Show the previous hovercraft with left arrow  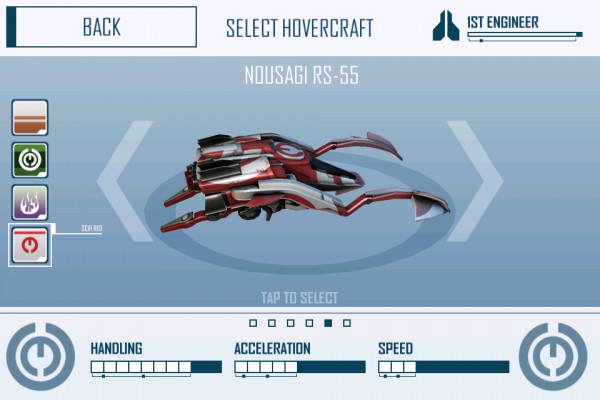click(125, 180)
